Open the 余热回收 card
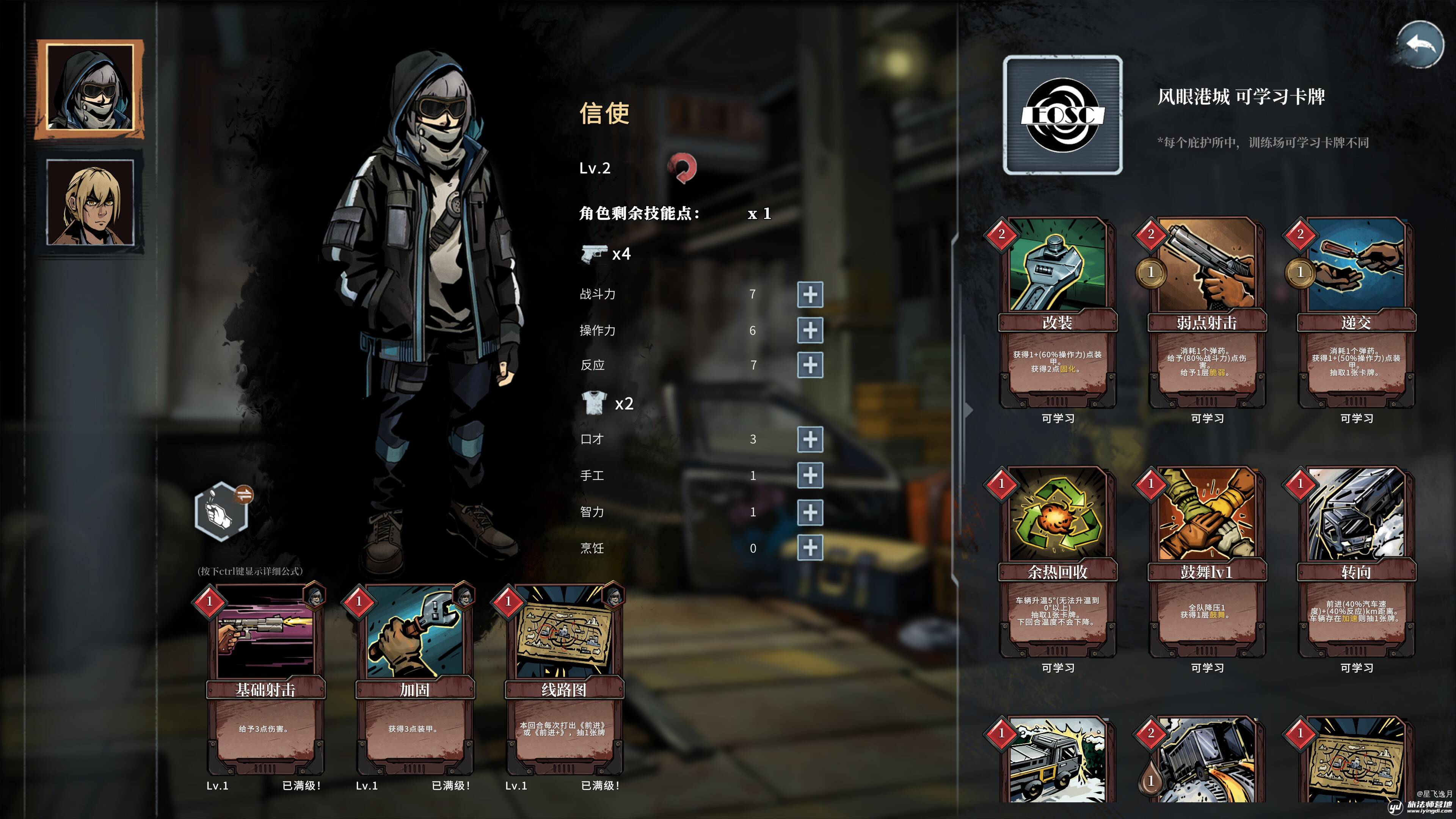The image size is (1456, 819). pyautogui.click(x=1057, y=562)
